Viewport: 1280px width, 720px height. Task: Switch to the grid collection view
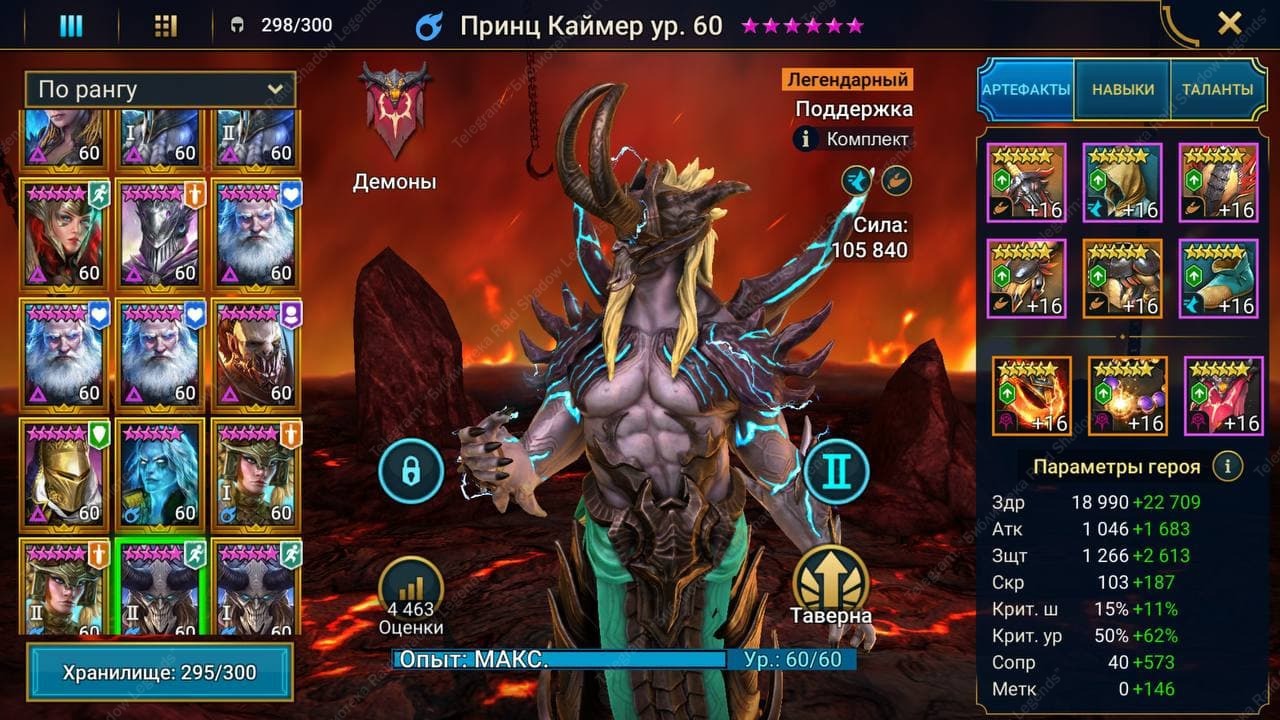coord(166,26)
